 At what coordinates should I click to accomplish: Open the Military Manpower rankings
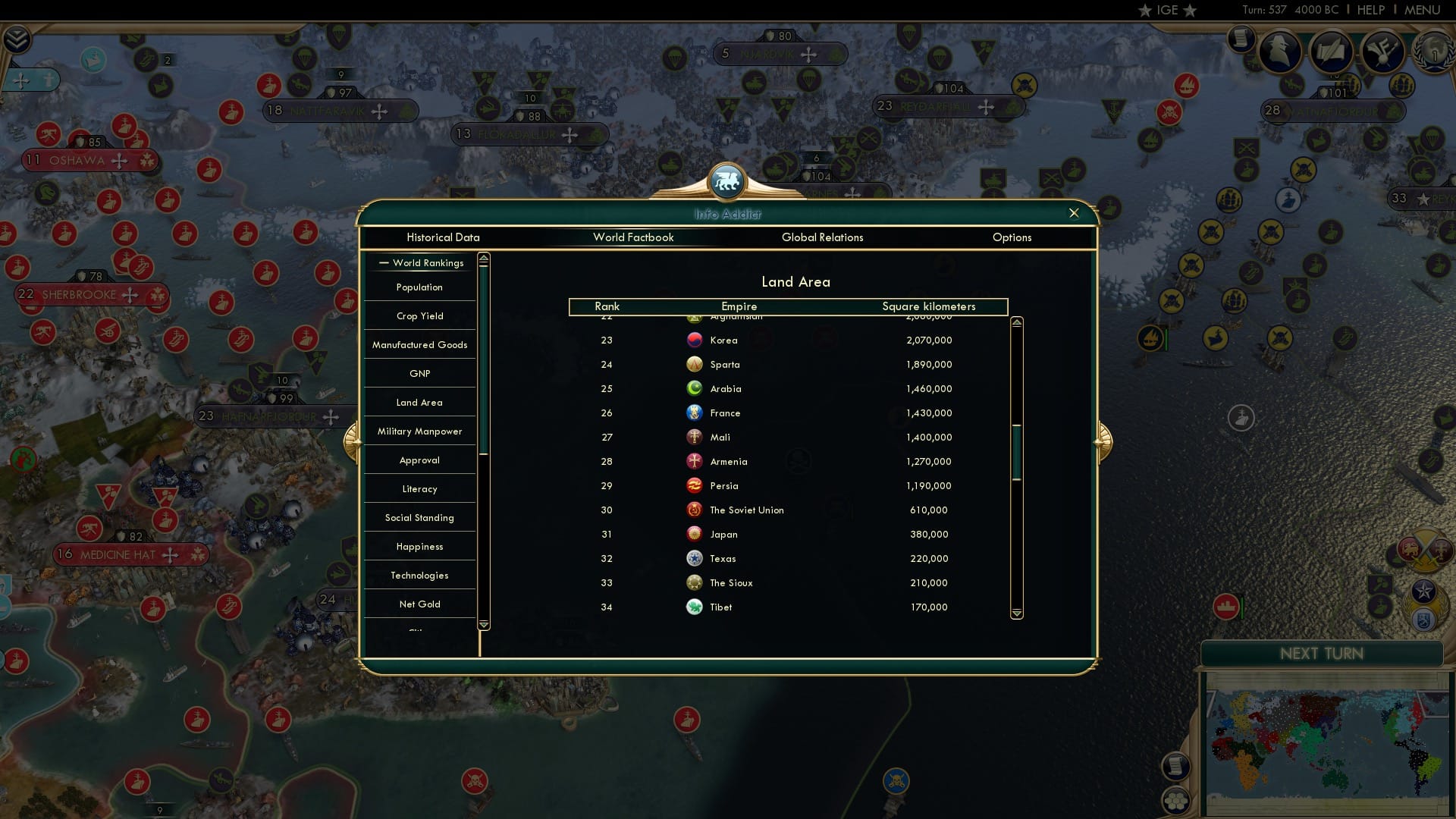[419, 431]
